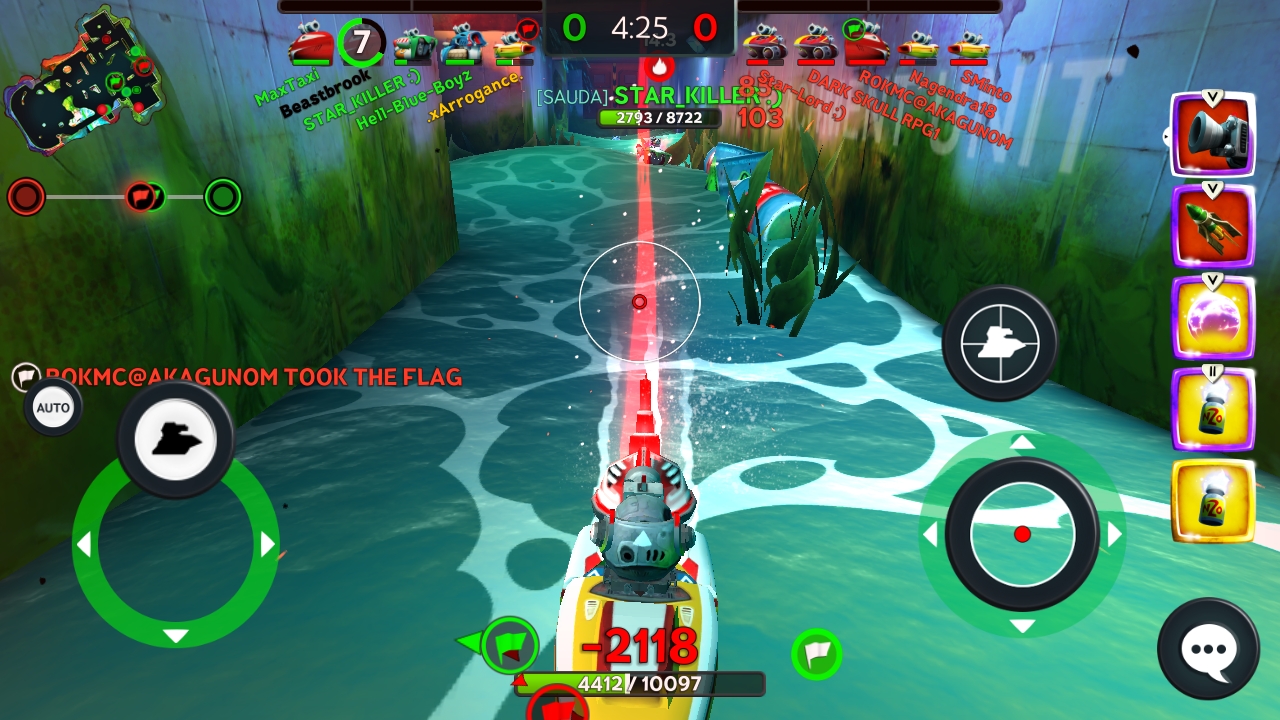Screen dimensions: 1280x720
Task: Aim up with the aim pad's up arrow
Action: 1022,442
